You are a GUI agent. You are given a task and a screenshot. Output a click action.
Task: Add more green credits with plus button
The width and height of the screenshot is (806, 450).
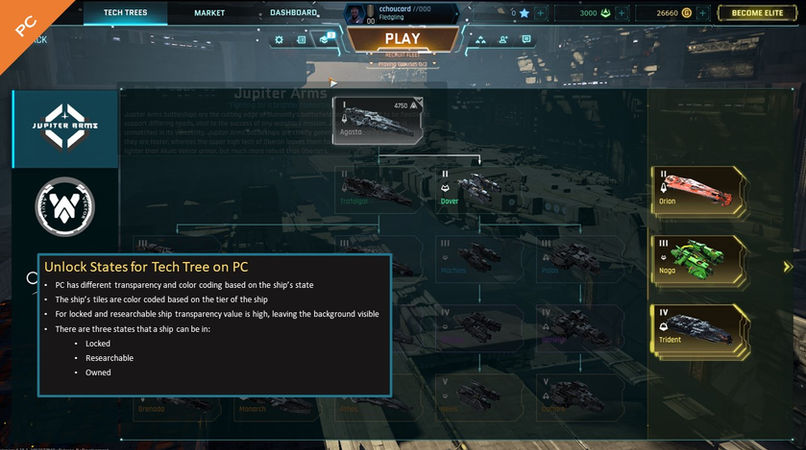point(619,13)
